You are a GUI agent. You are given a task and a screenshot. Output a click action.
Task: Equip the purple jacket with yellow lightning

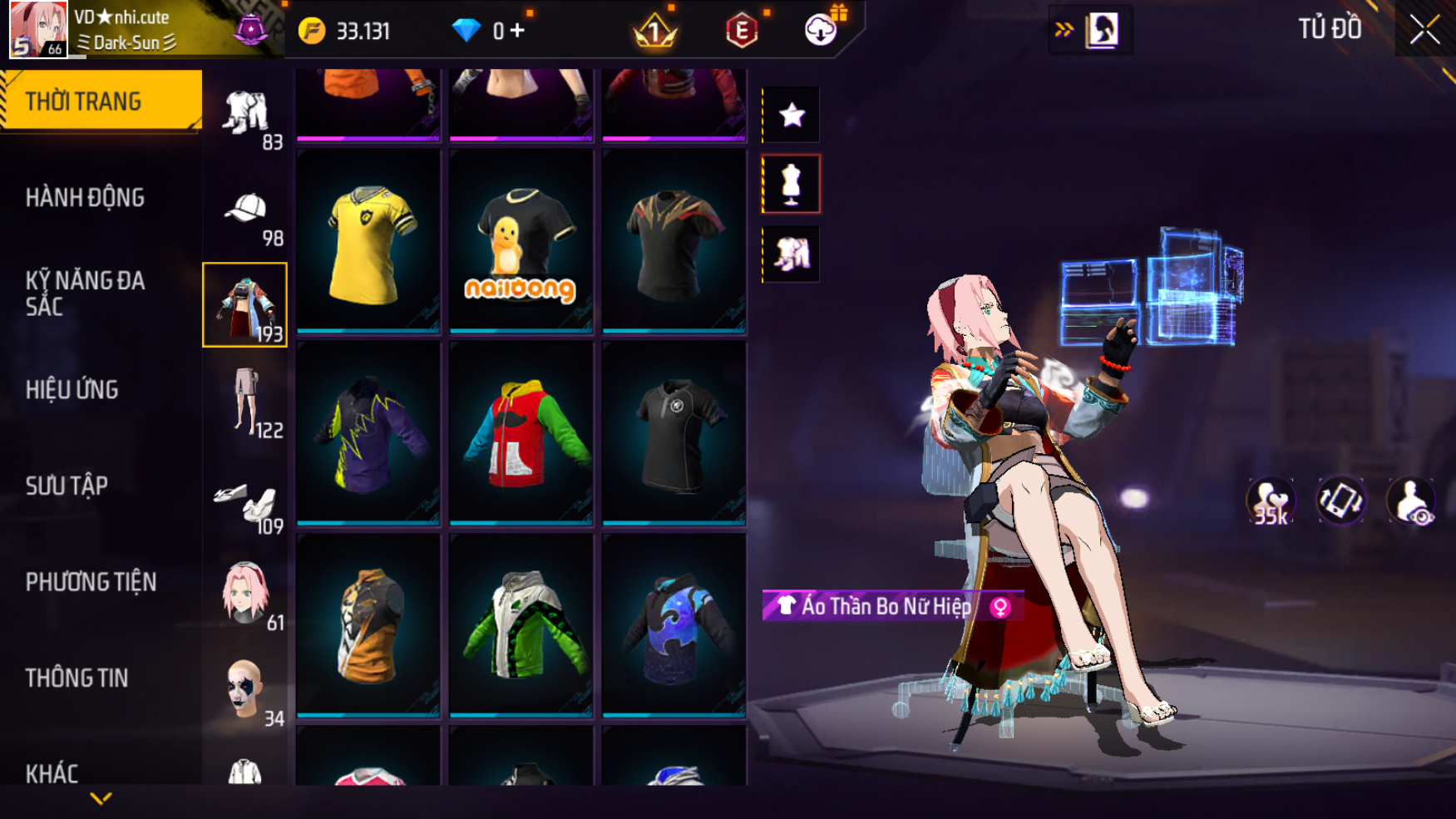pyautogui.click(x=368, y=434)
